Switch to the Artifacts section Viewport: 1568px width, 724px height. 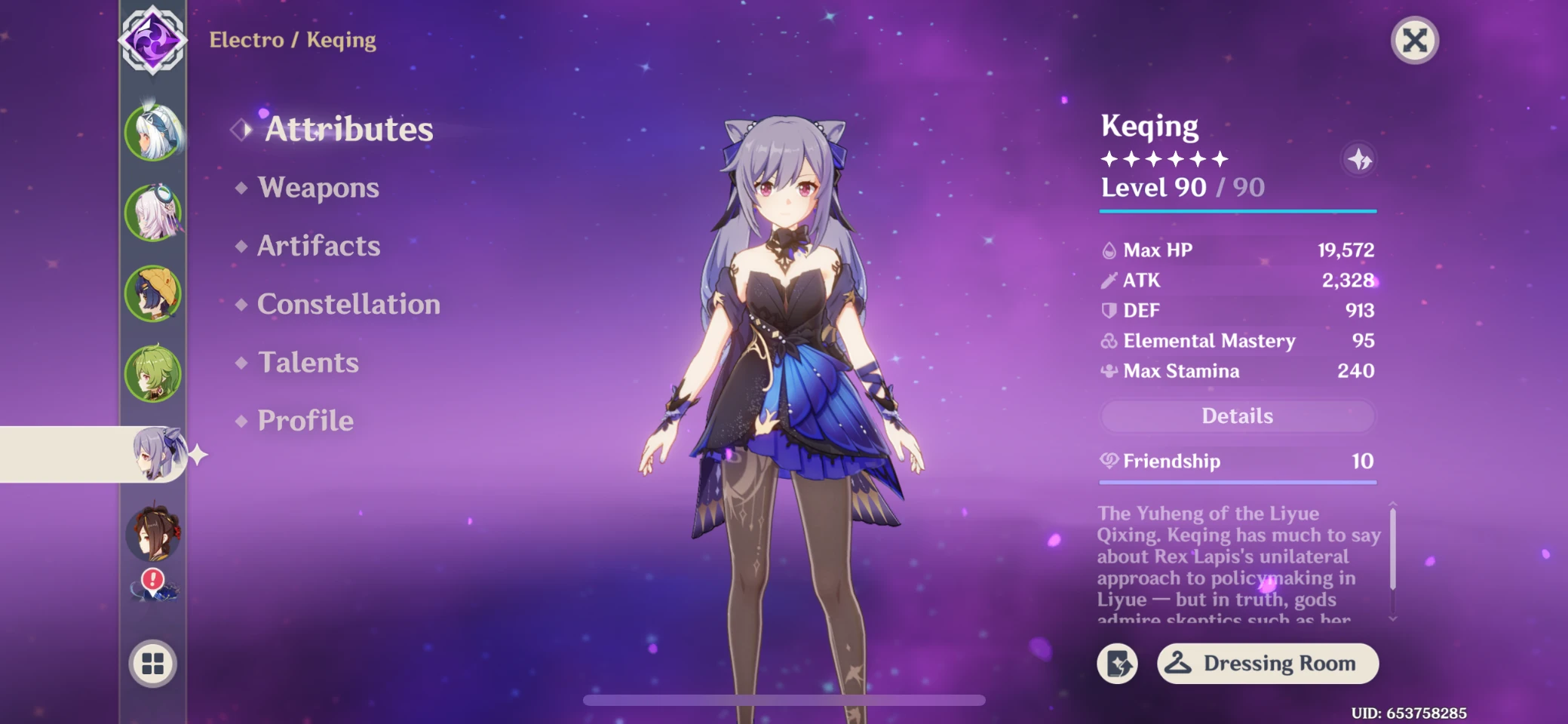click(x=318, y=246)
